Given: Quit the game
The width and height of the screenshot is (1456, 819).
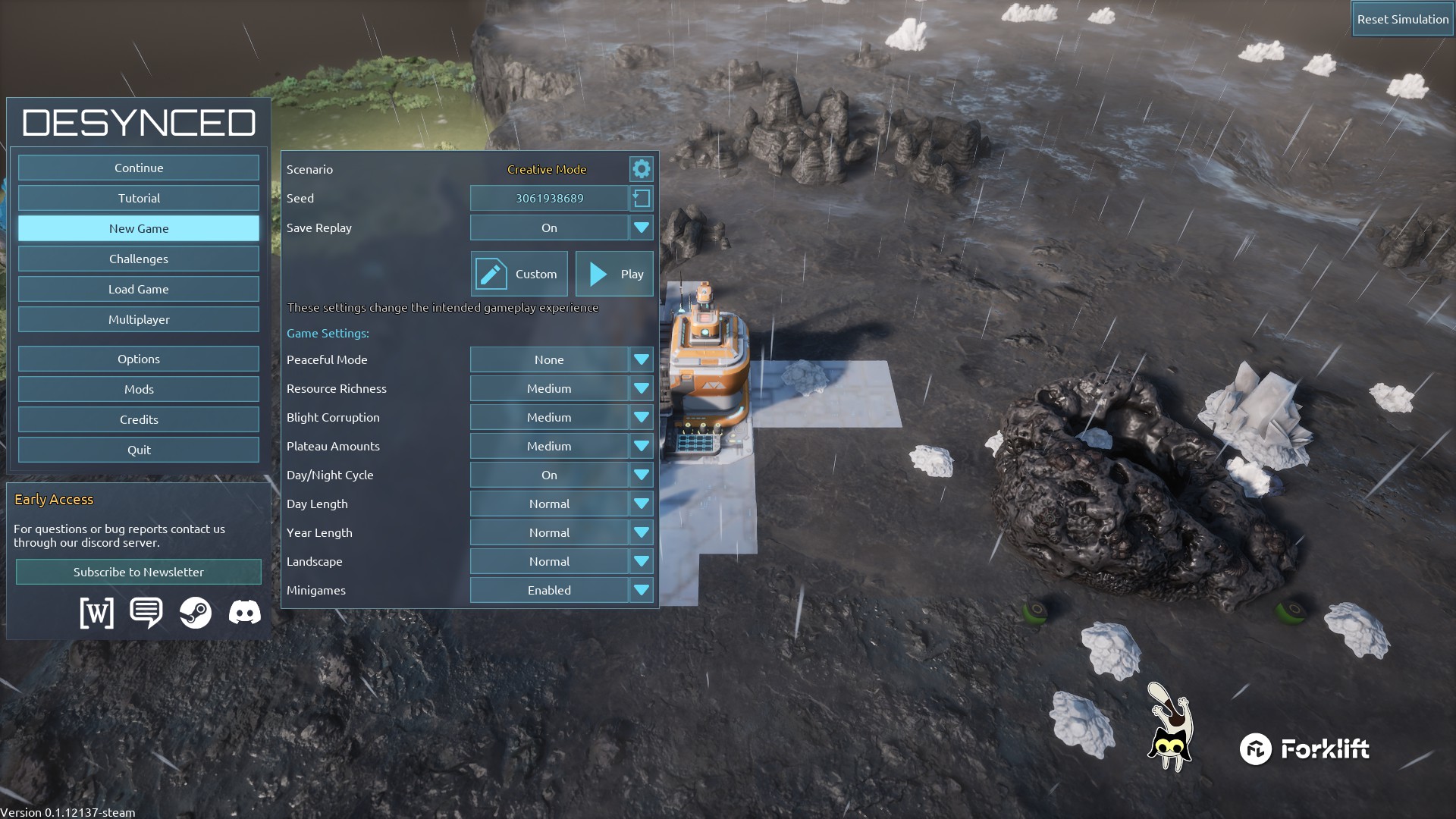Looking at the screenshot, I should point(139,450).
